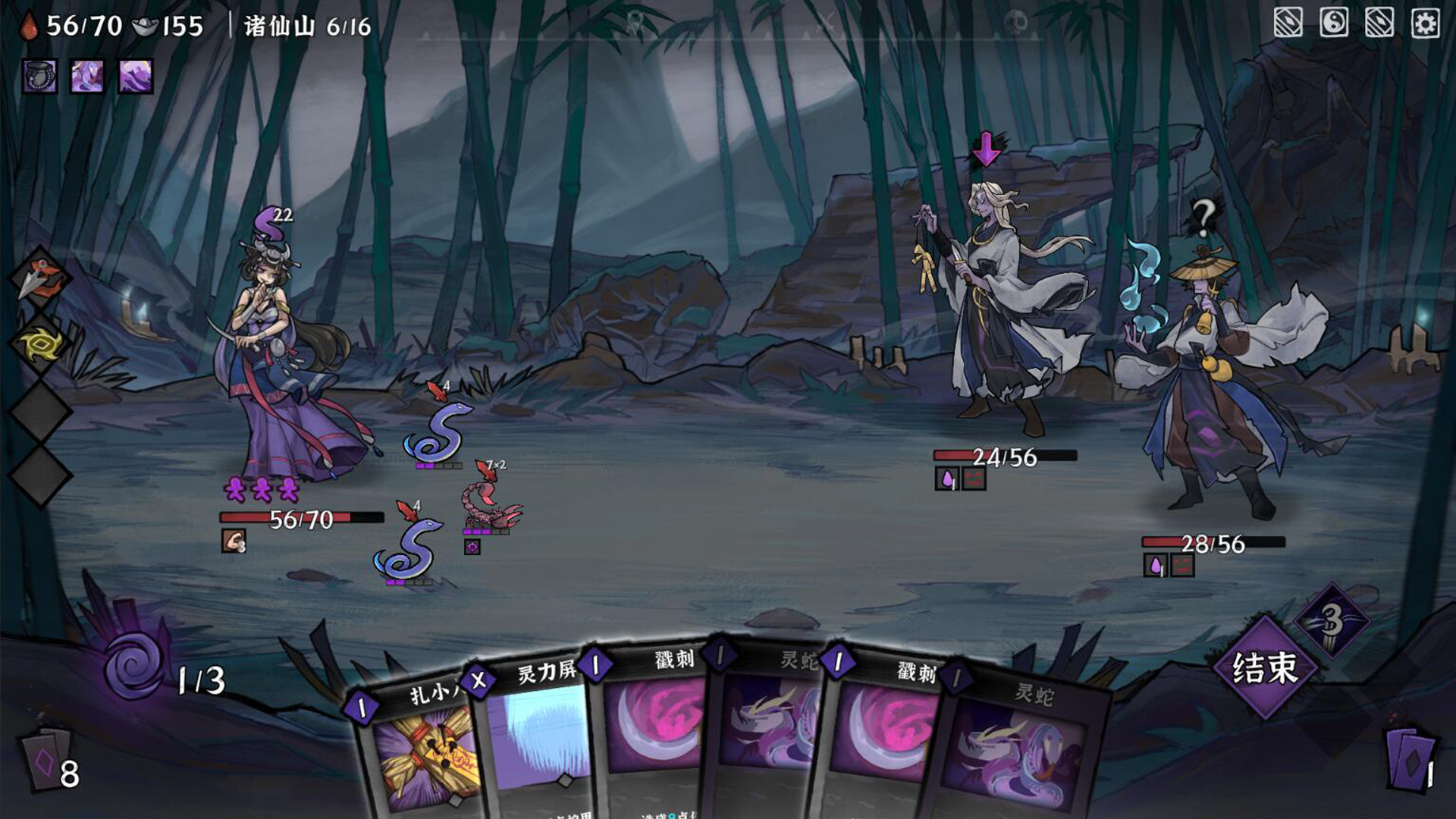The height and width of the screenshot is (819, 1456).
Task: Inspect the purple mountain relic
Action: pyautogui.click(x=136, y=77)
